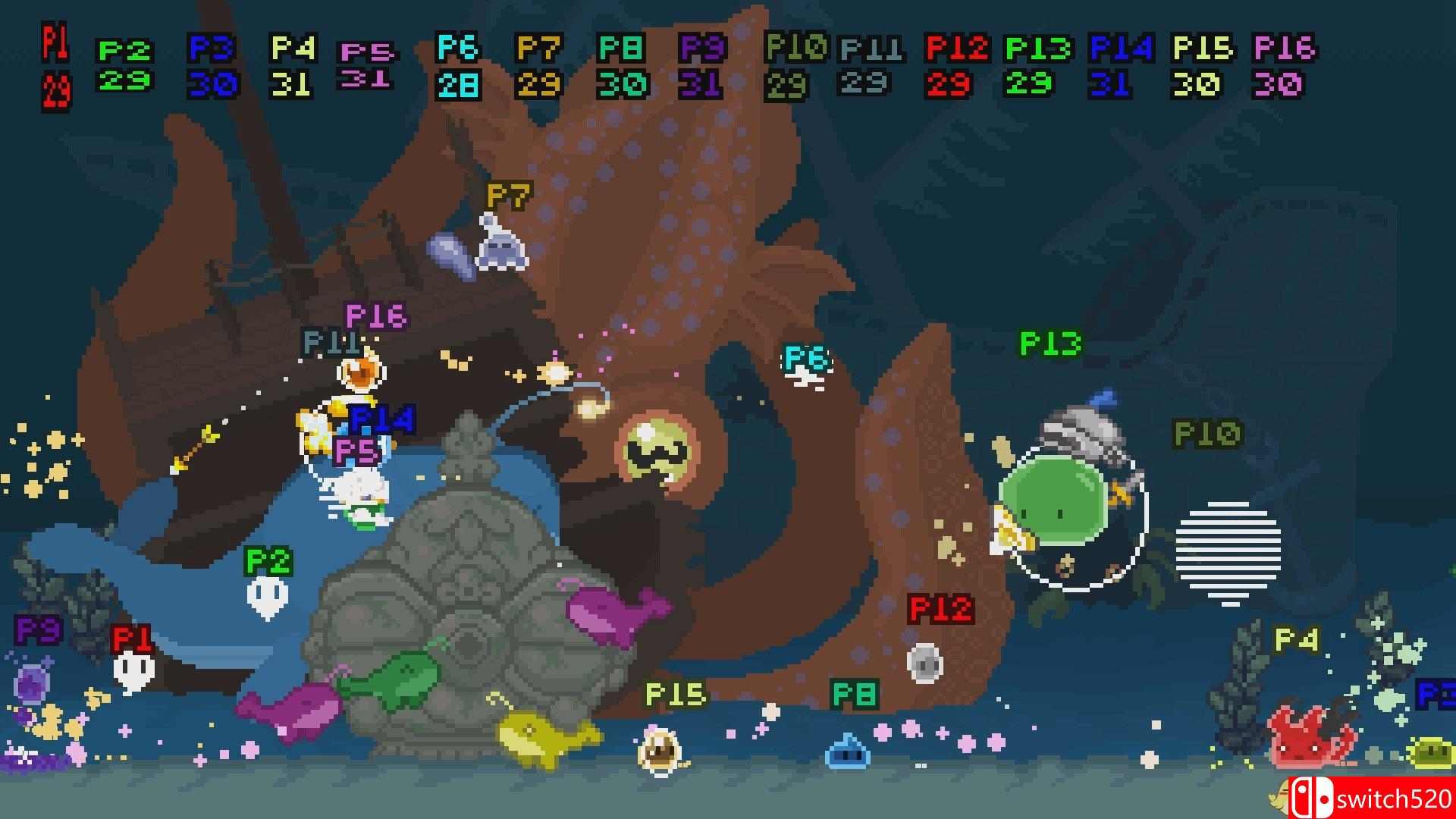Click the switch520 watermark logo

1373,796
